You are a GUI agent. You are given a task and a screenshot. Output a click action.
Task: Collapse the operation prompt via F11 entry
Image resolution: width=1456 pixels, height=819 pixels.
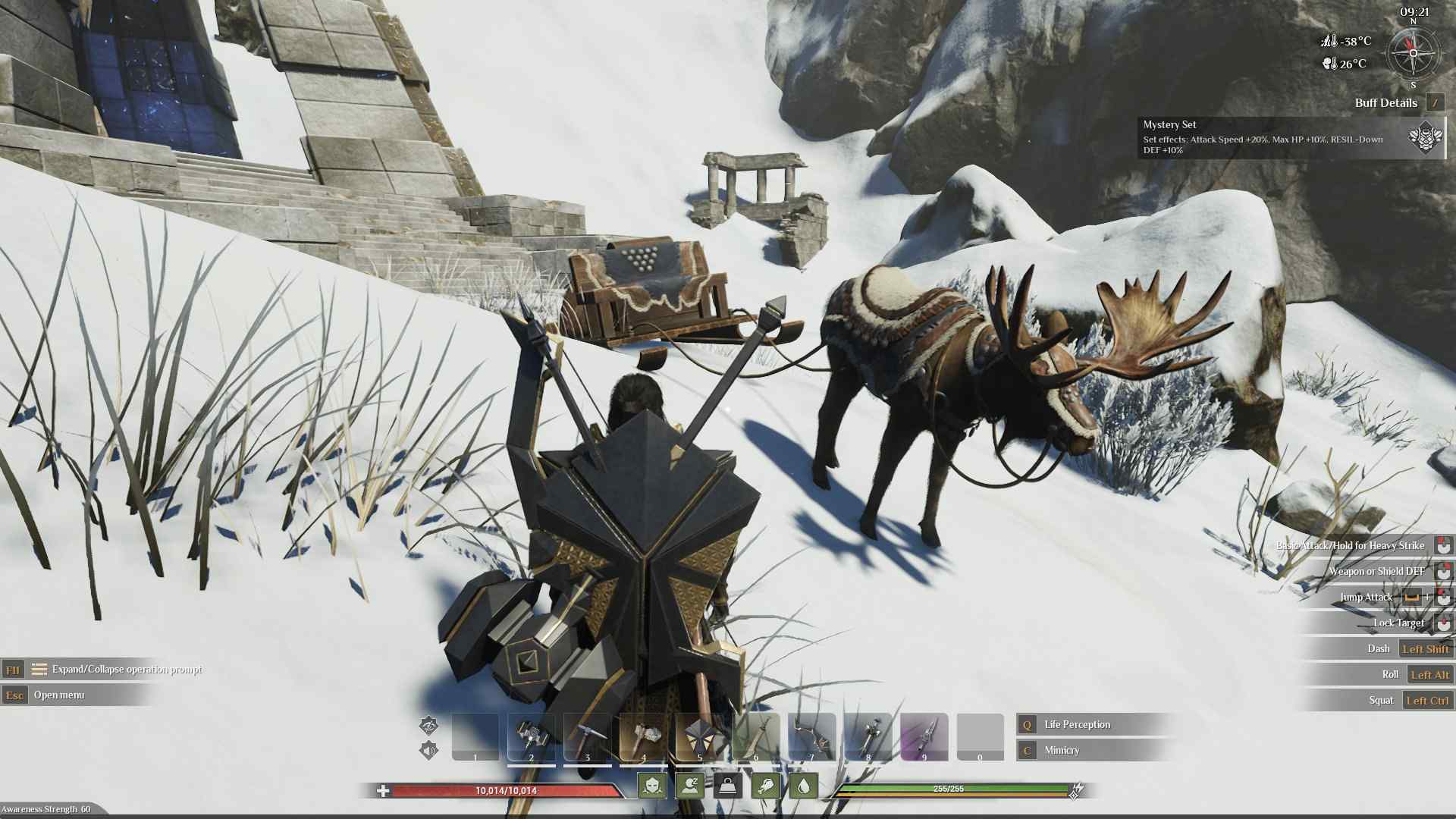click(x=13, y=670)
